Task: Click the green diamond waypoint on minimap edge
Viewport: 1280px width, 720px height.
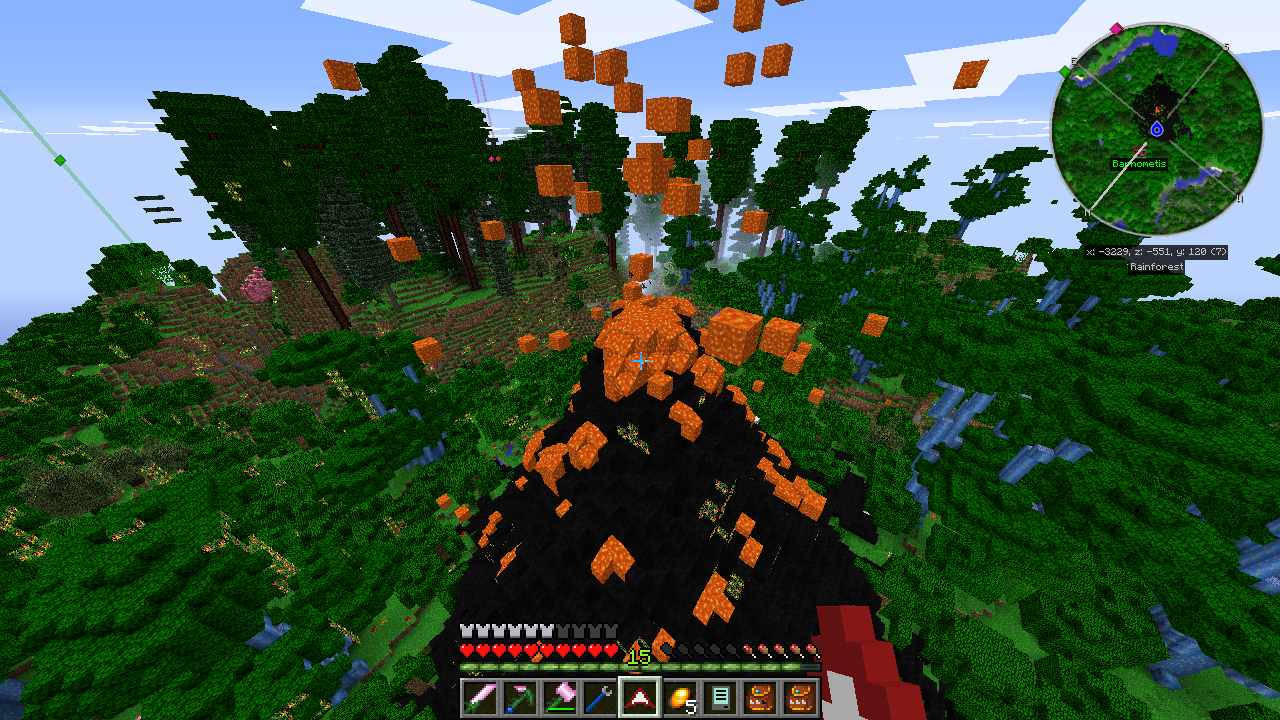Action: coord(1064,71)
